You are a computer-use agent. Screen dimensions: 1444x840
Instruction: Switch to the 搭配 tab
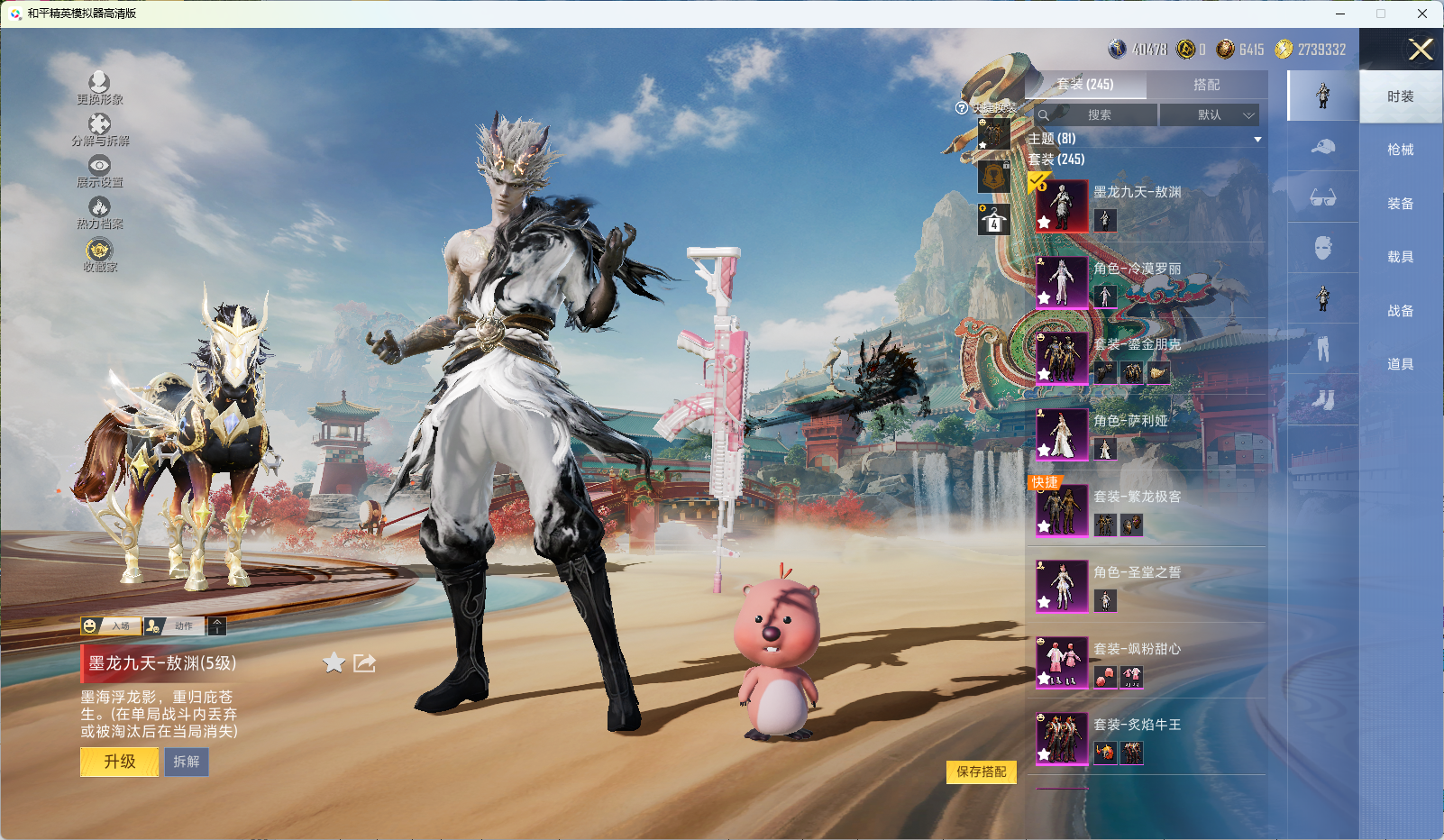pos(1206,85)
